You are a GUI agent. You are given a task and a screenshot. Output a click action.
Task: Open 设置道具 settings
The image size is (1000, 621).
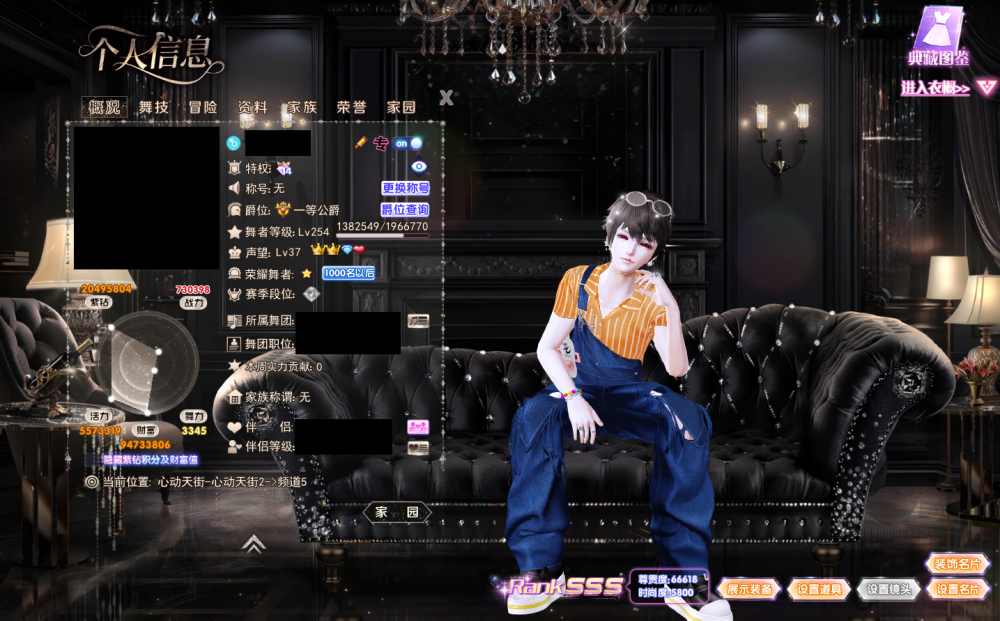point(820,589)
